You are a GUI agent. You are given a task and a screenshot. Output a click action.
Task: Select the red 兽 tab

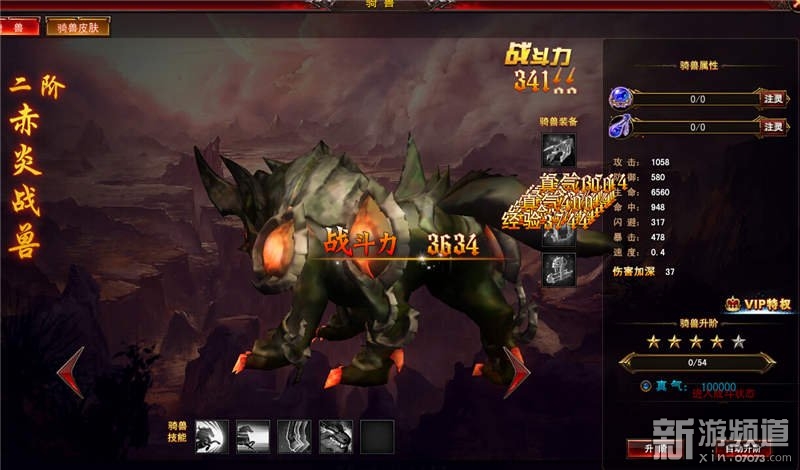pyautogui.click(x=19, y=27)
